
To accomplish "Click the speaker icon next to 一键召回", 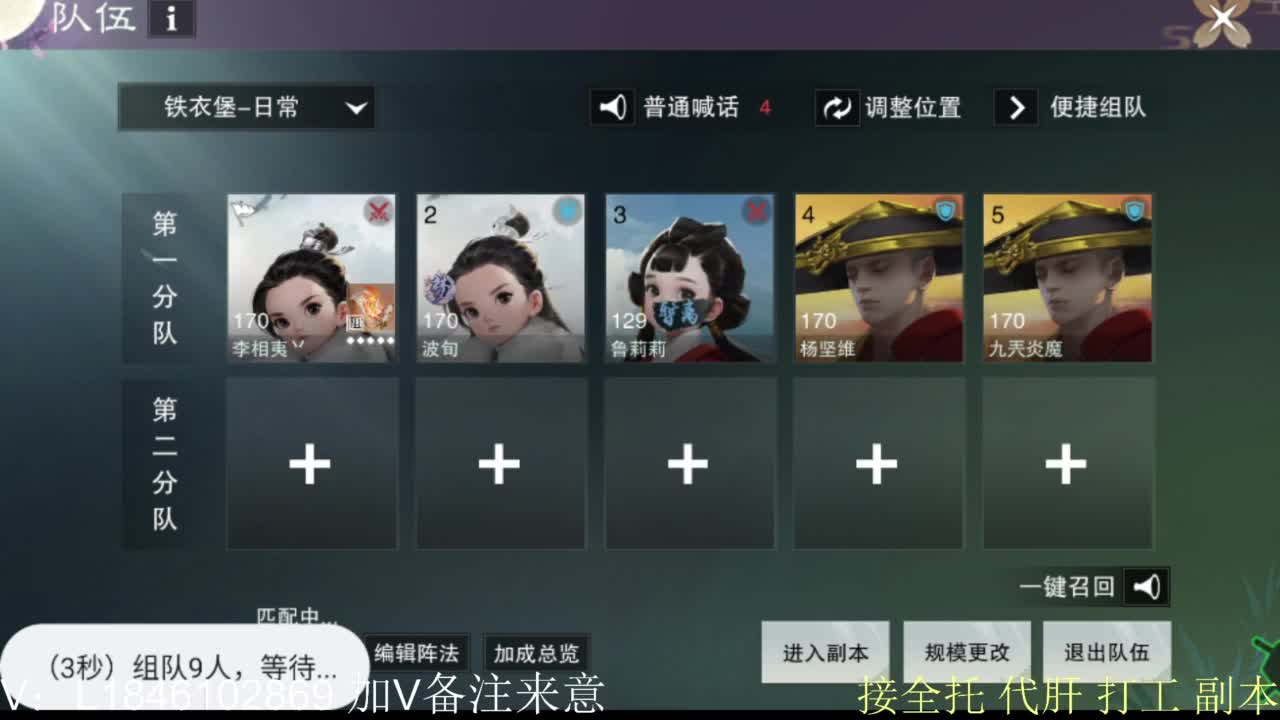I will [1147, 587].
